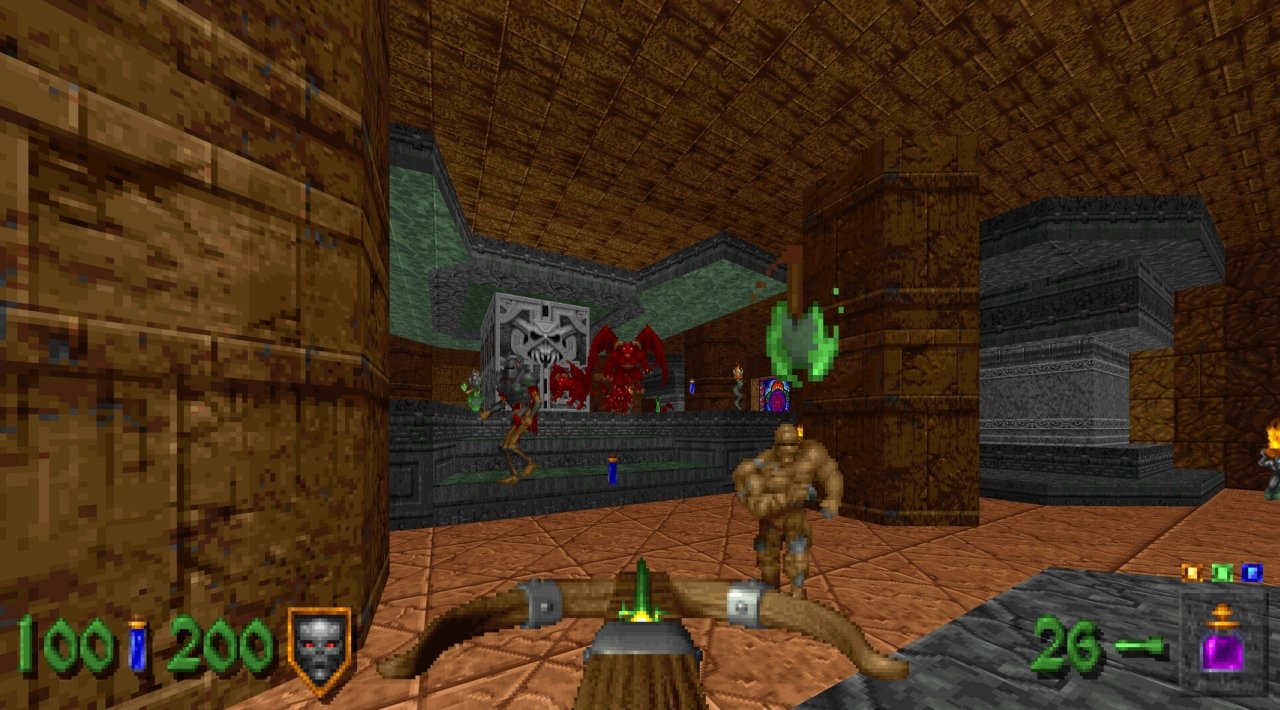The width and height of the screenshot is (1280, 710).
Task: Click the blue key gem
Action: click(x=1252, y=573)
